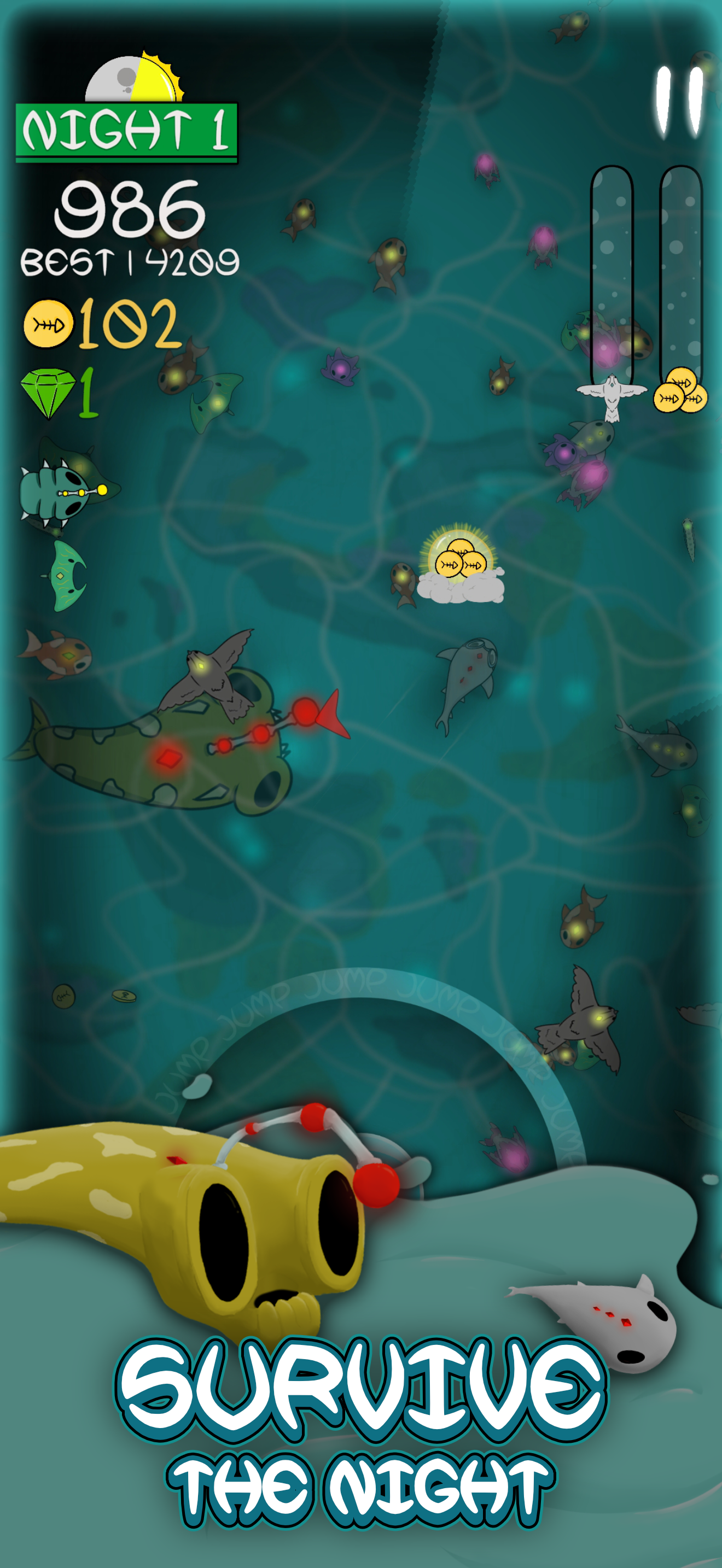Open the Night 1 level banner

[x=125, y=129]
